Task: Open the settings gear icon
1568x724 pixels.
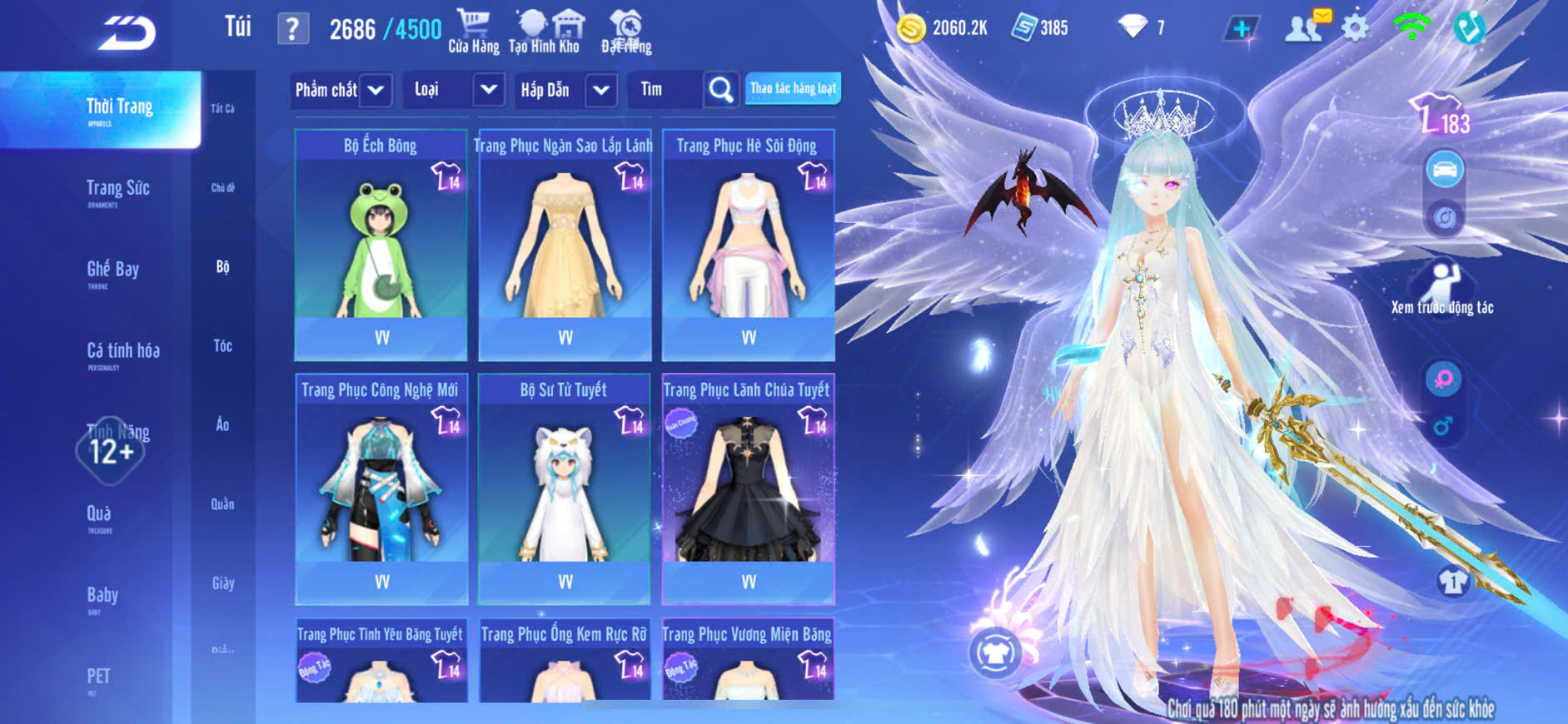Action: point(1355,29)
